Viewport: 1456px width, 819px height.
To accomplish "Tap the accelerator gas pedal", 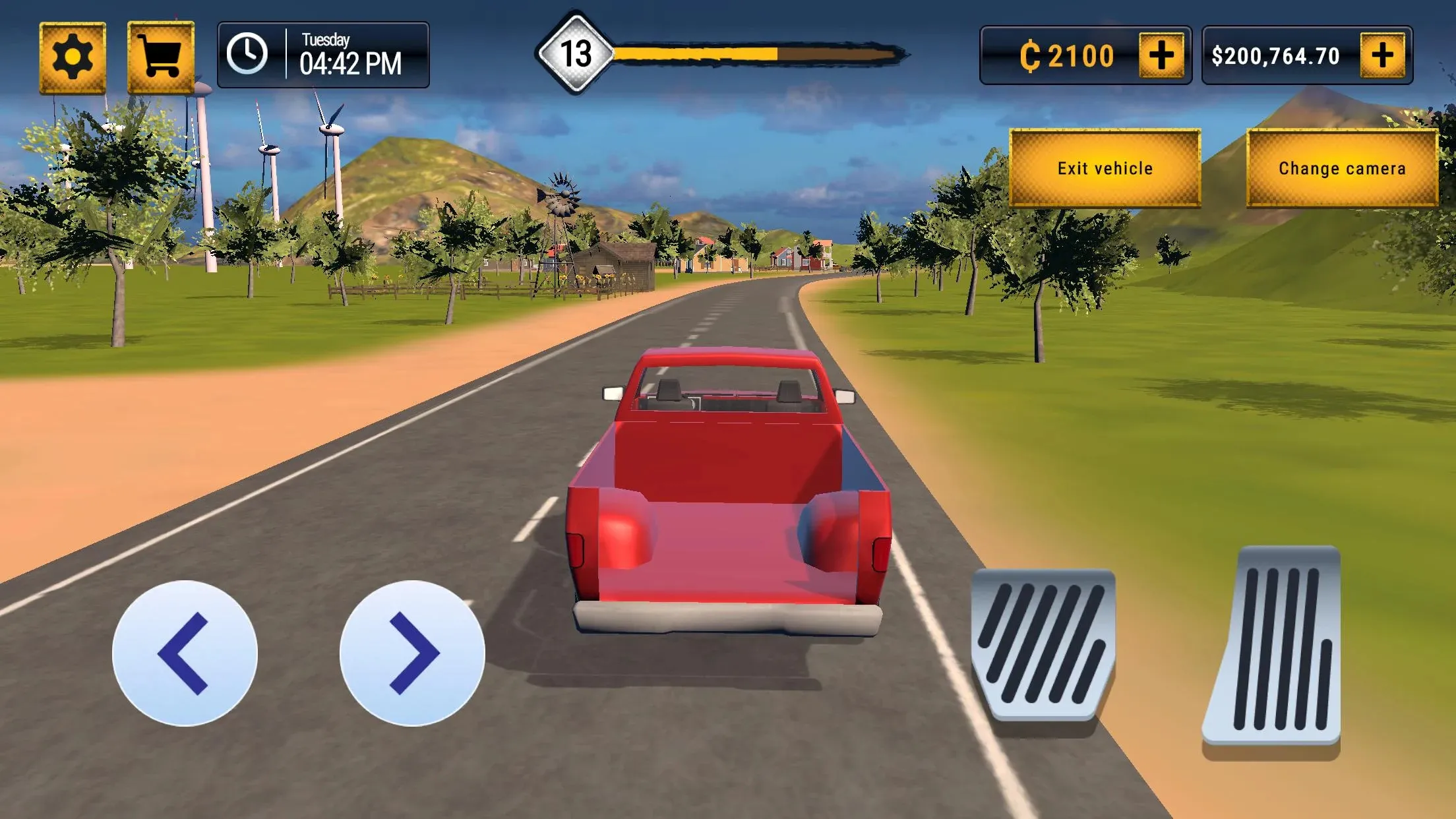I will click(x=1273, y=648).
